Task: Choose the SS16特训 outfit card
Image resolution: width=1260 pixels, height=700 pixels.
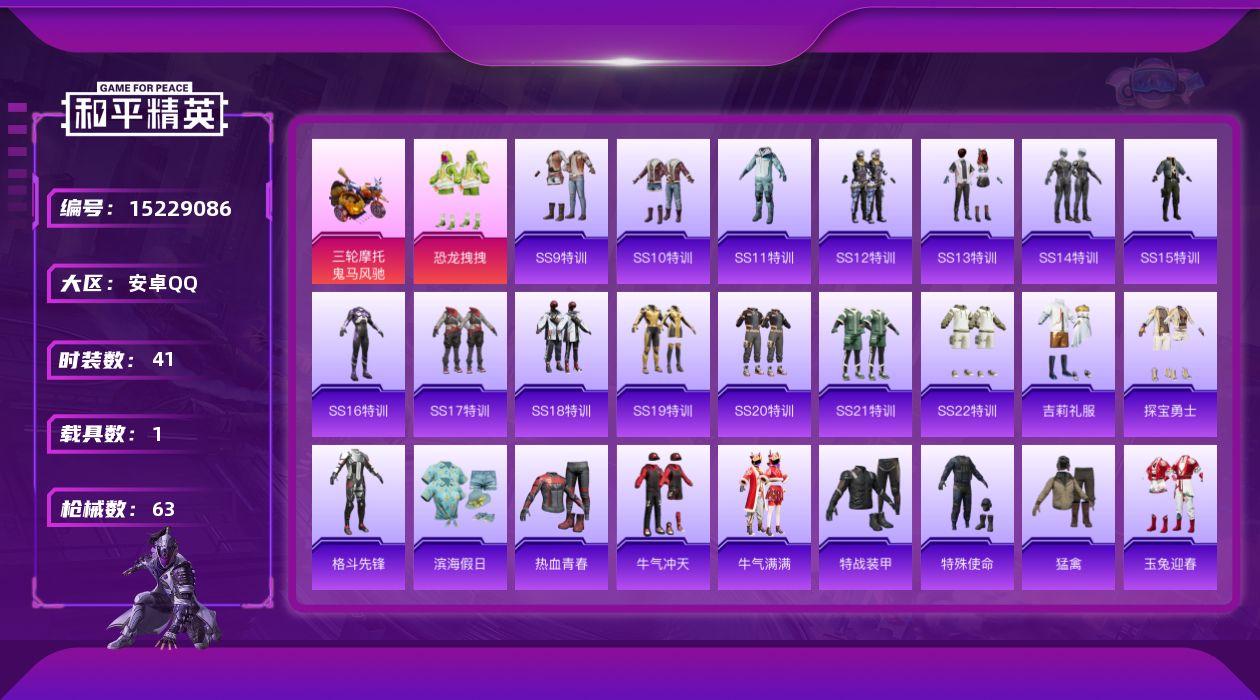Action: (358, 364)
